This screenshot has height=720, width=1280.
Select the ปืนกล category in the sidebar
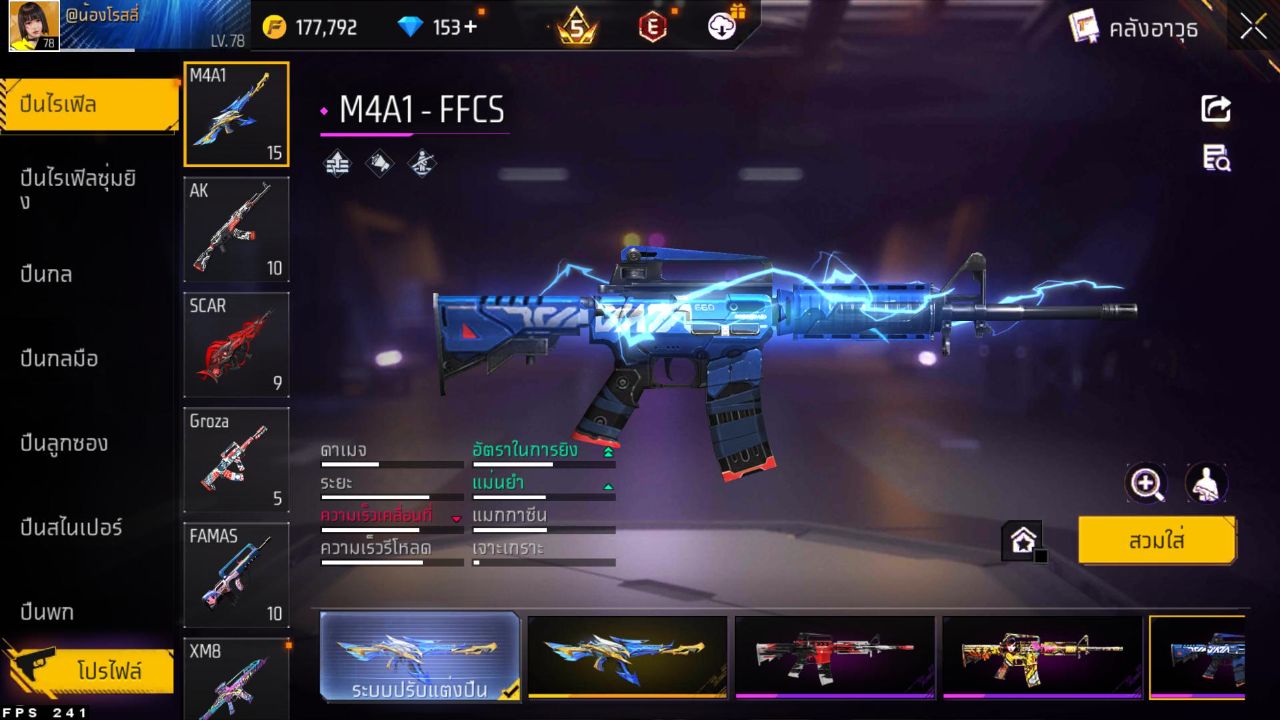click(x=45, y=274)
